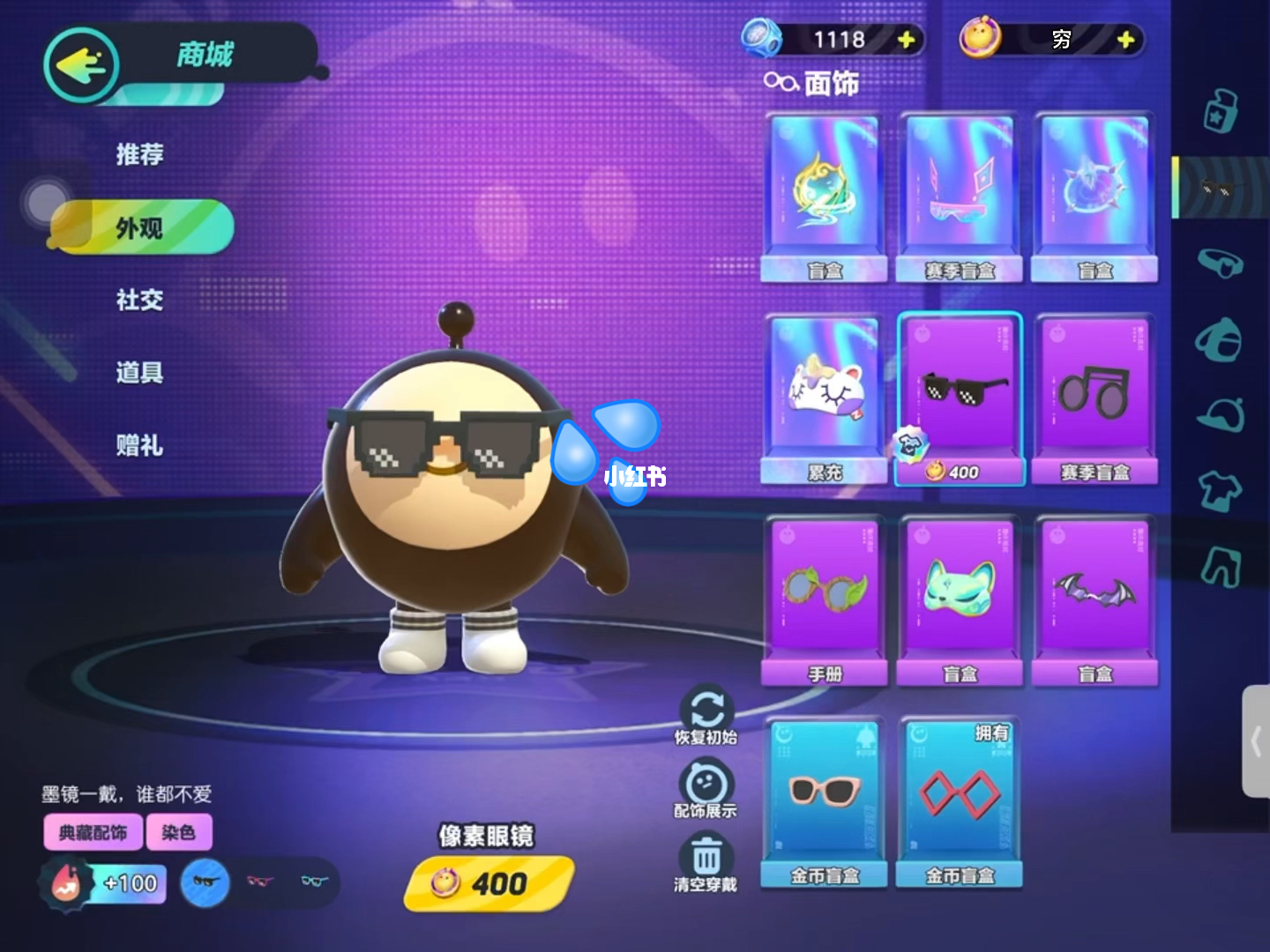1270x952 pixels.
Task: Reset outfit with 恢复初始 button
Action: click(x=706, y=715)
